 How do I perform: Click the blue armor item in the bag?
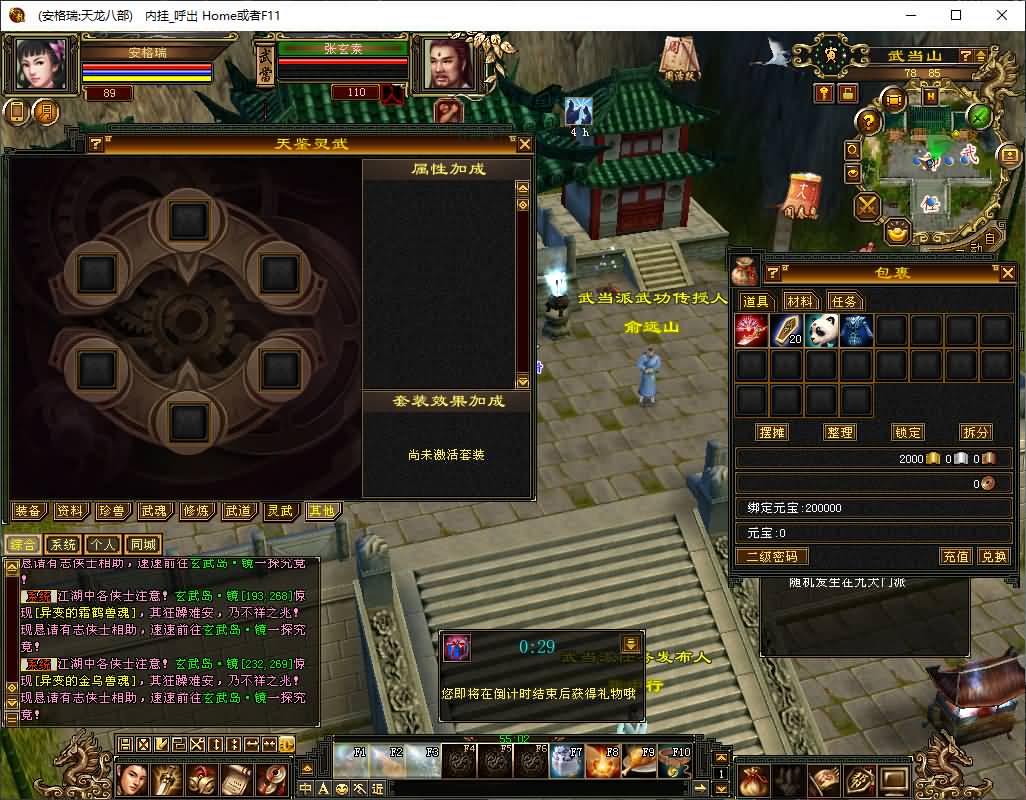[857, 330]
